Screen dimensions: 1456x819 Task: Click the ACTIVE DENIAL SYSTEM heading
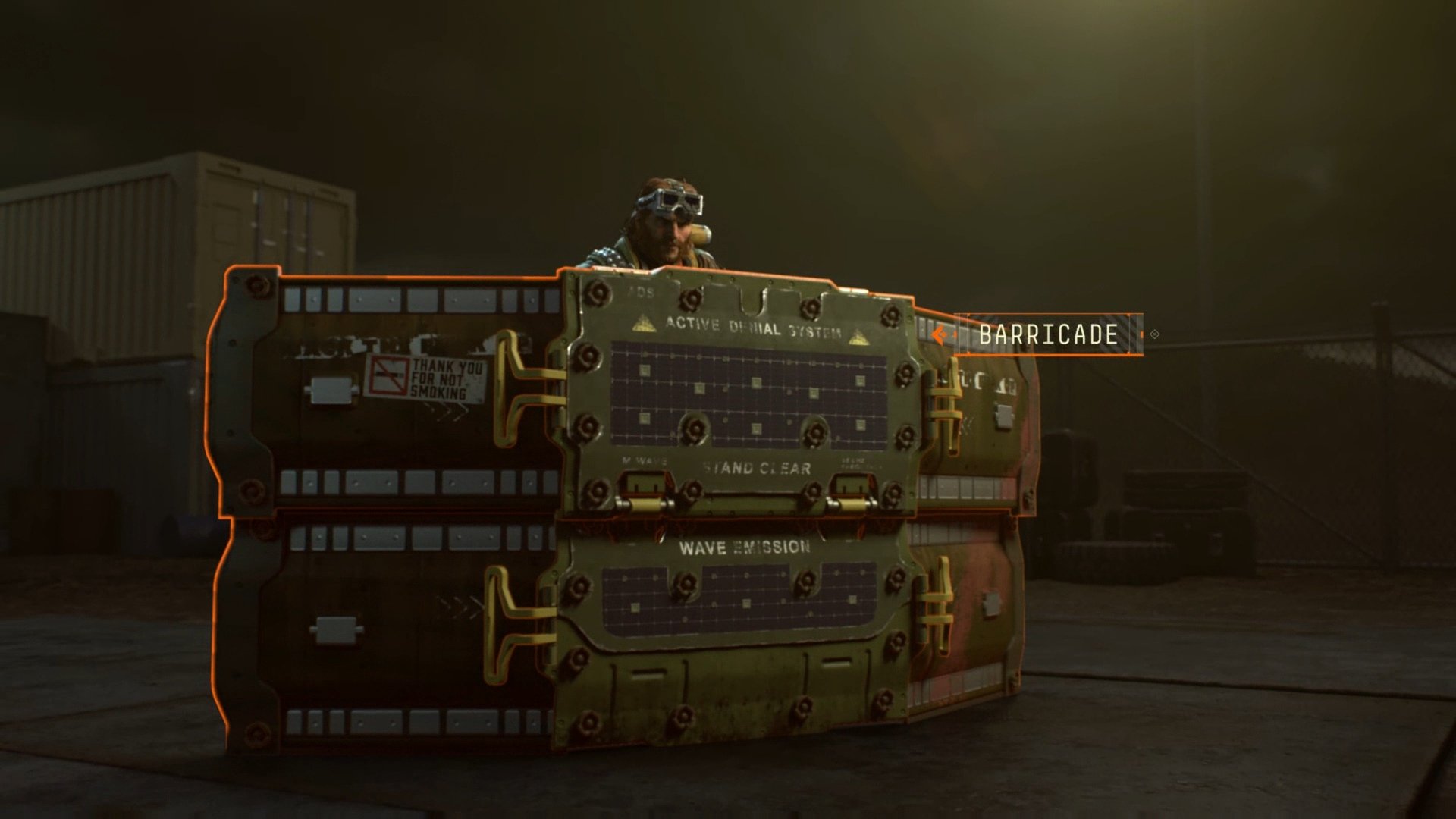pyautogui.click(x=755, y=328)
